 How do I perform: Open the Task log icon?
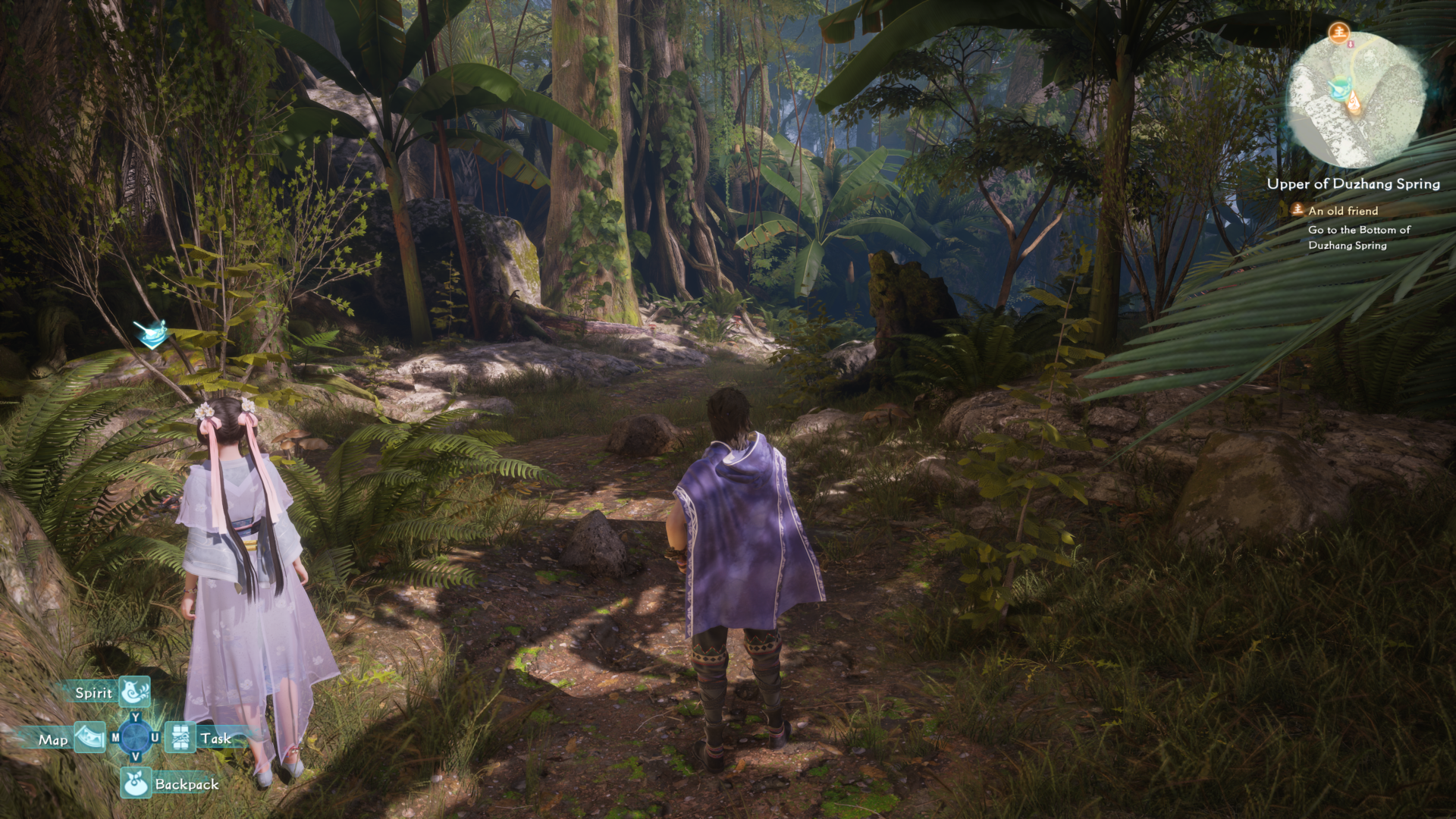tap(180, 737)
